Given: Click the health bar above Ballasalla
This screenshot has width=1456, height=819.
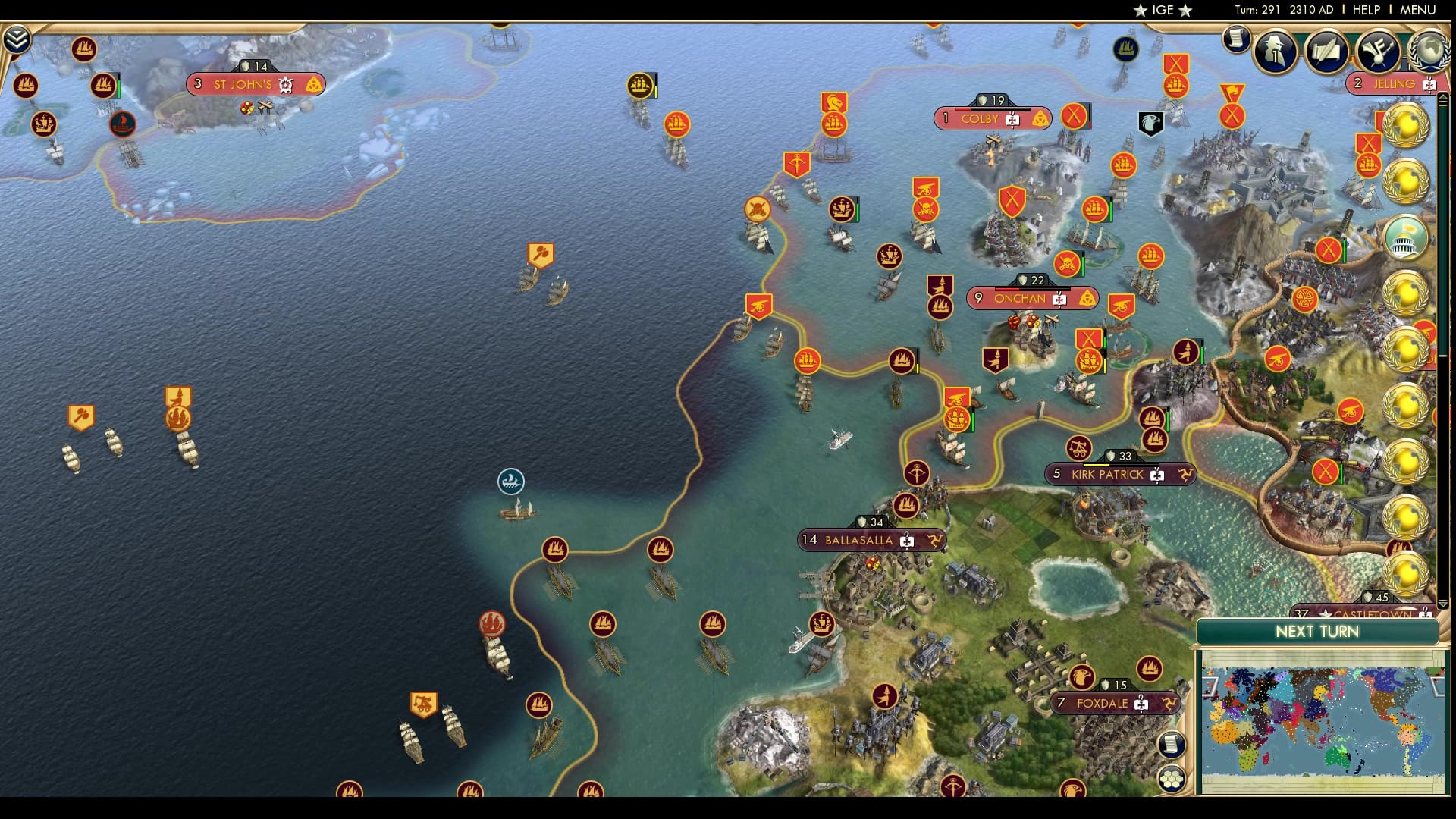Looking at the screenshot, I should click(x=872, y=522).
